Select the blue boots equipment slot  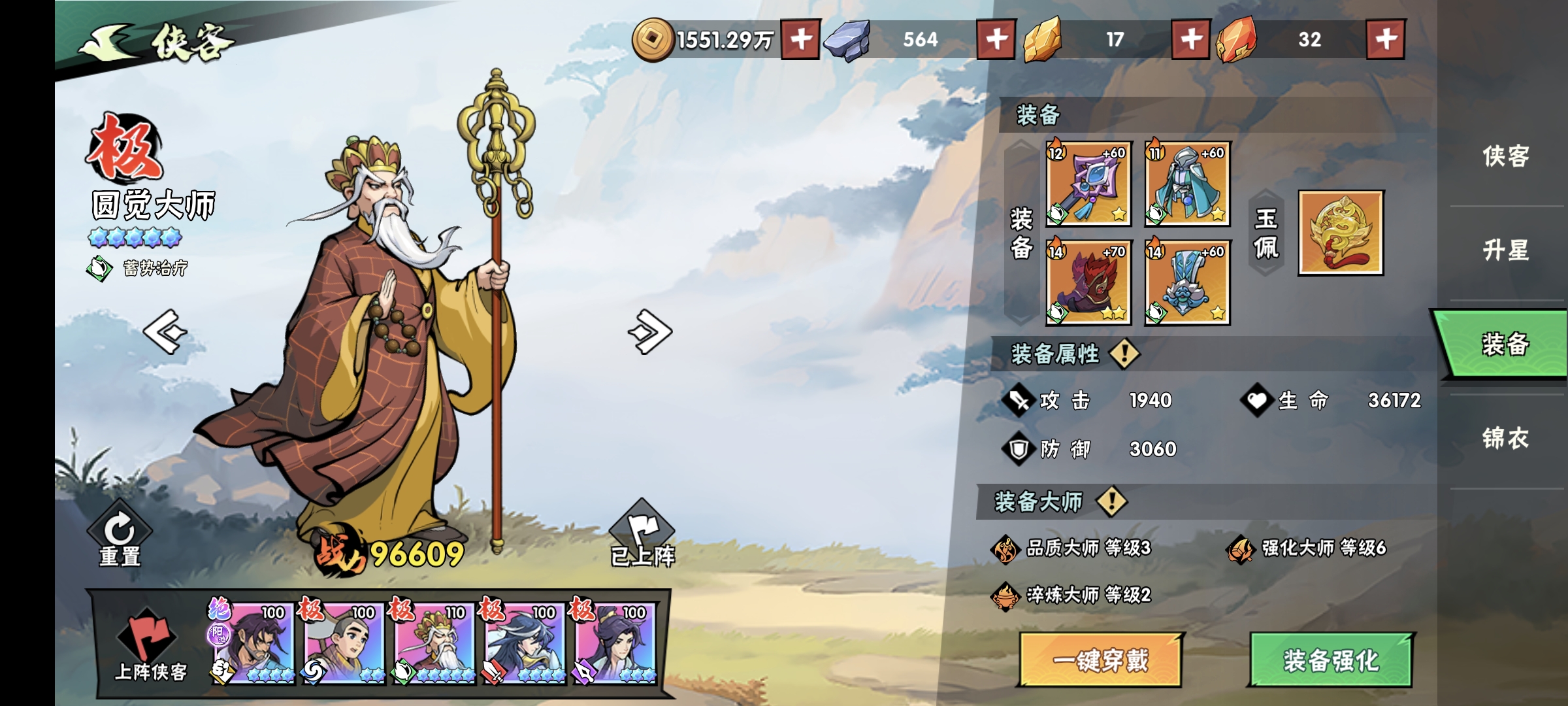(1187, 282)
